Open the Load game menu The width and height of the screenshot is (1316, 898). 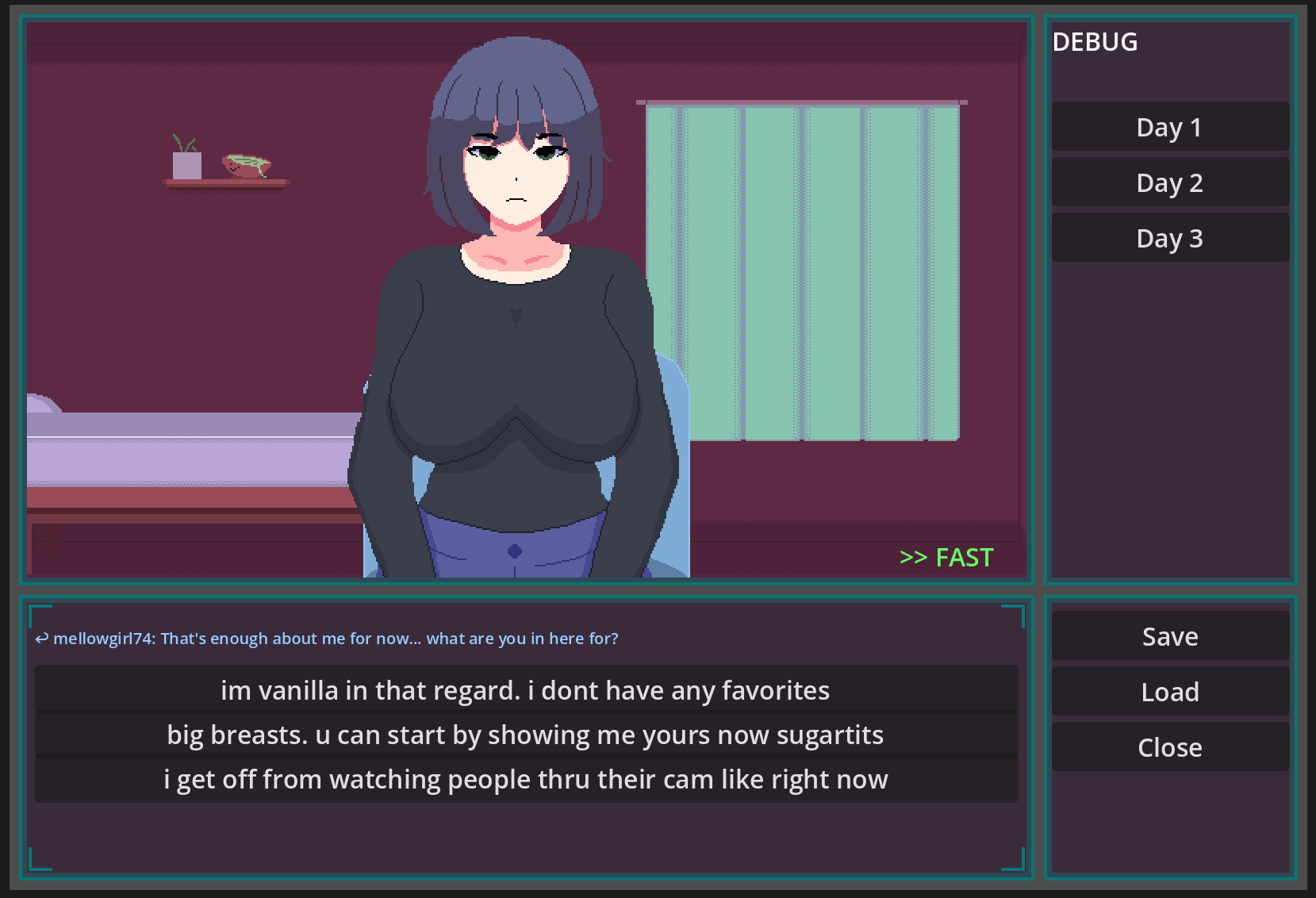tap(1169, 692)
